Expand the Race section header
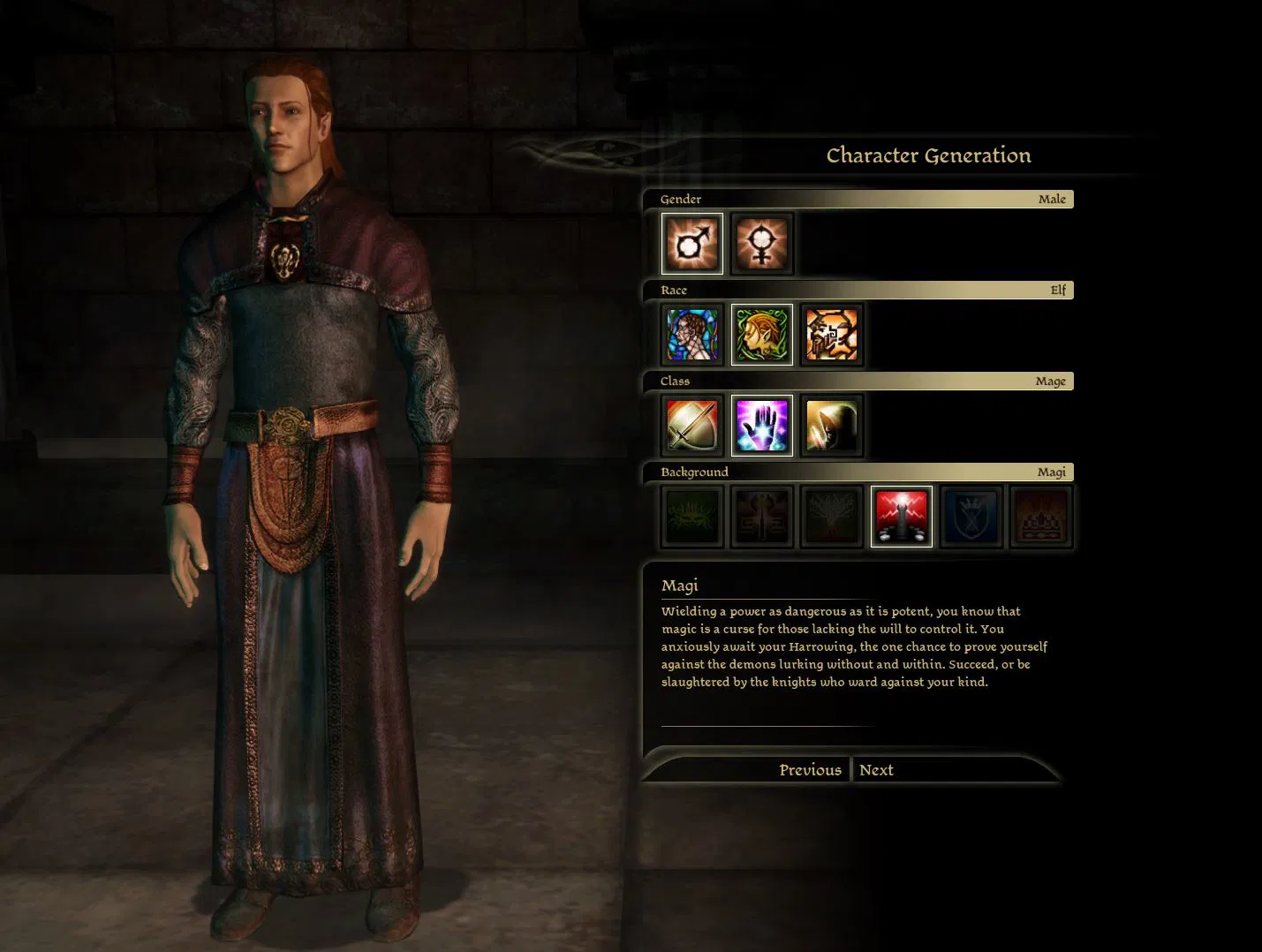This screenshot has height=952, width=1262. coord(861,290)
